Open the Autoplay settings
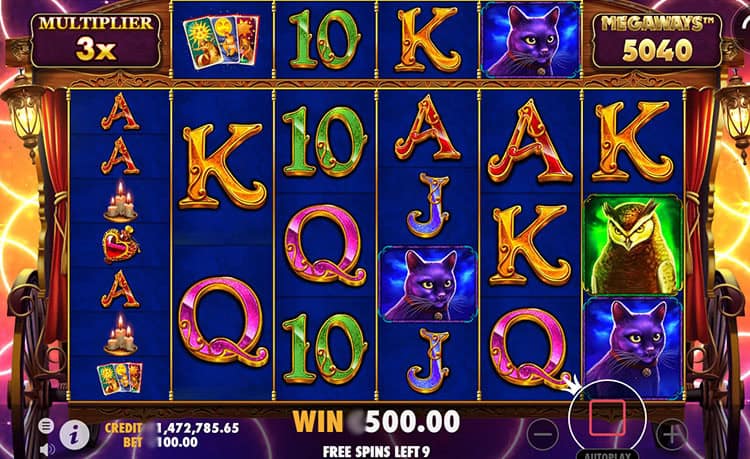Viewport: 750px width, 459px height. [607, 453]
